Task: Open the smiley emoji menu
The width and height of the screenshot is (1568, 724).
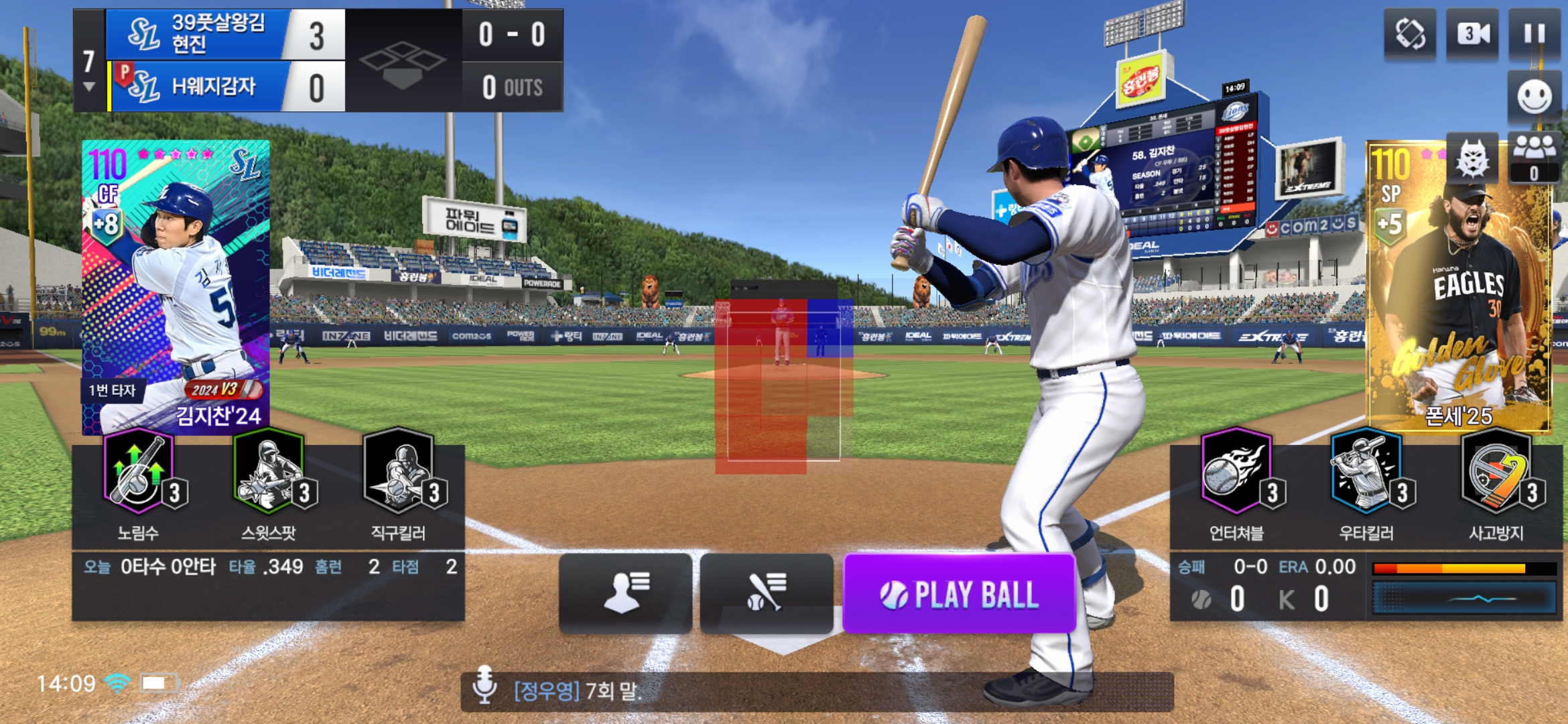Action: (x=1534, y=97)
